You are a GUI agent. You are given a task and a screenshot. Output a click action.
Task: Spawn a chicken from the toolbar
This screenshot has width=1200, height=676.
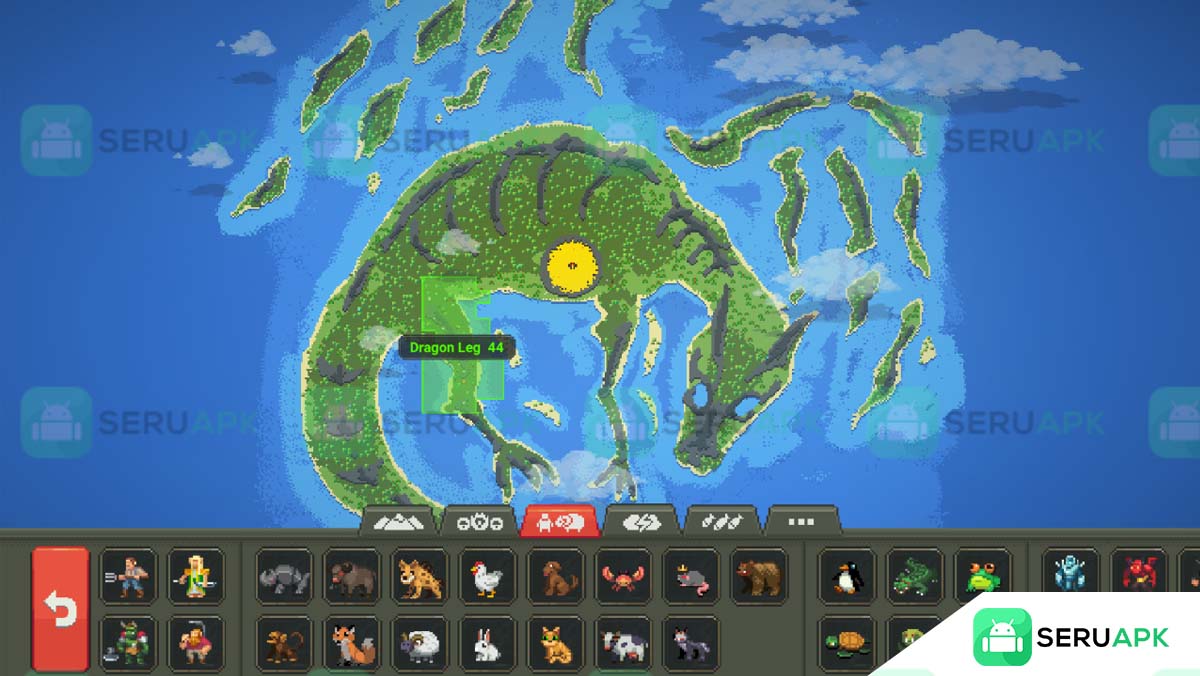coord(487,576)
